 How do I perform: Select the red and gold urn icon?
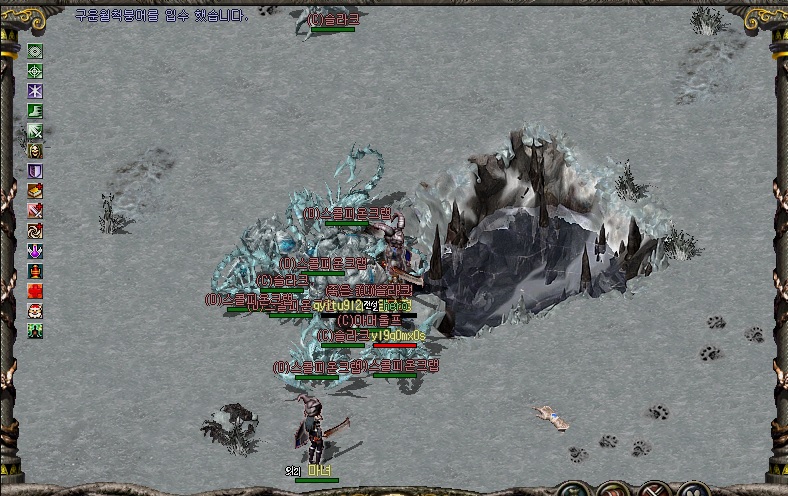point(35,271)
